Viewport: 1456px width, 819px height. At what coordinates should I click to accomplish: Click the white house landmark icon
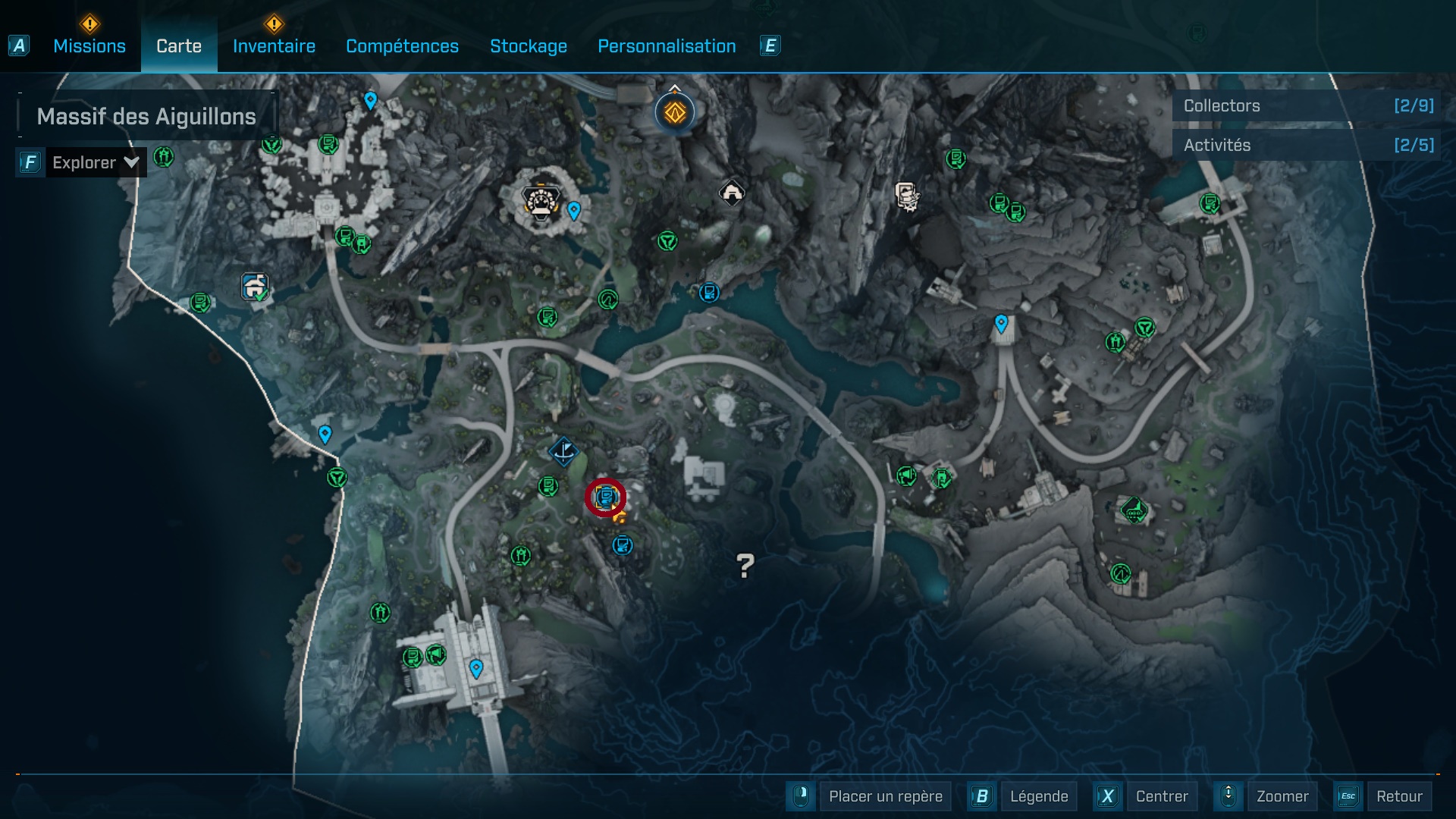coord(730,193)
